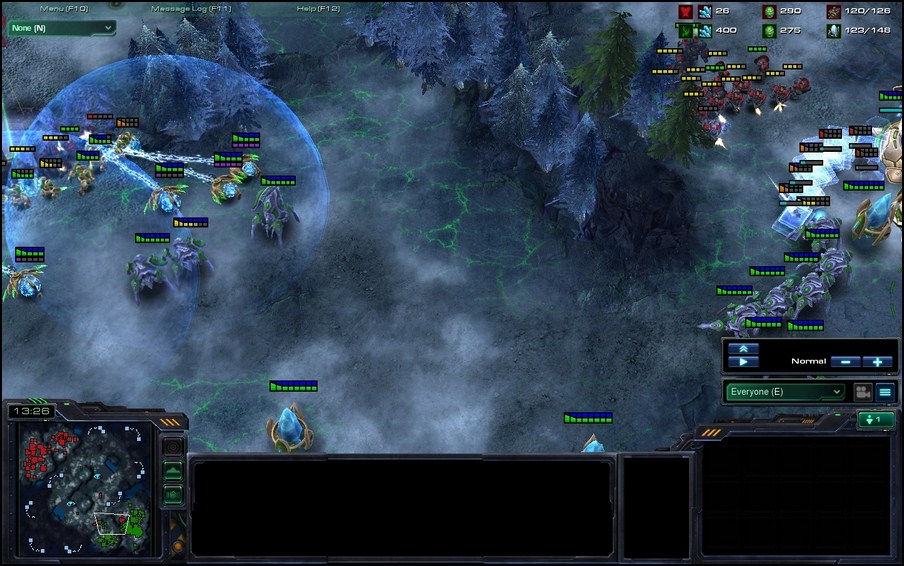Decrease the replay speed
Image resolution: width=904 pixels, height=566 pixels.
pyautogui.click(x=845, y=362)
